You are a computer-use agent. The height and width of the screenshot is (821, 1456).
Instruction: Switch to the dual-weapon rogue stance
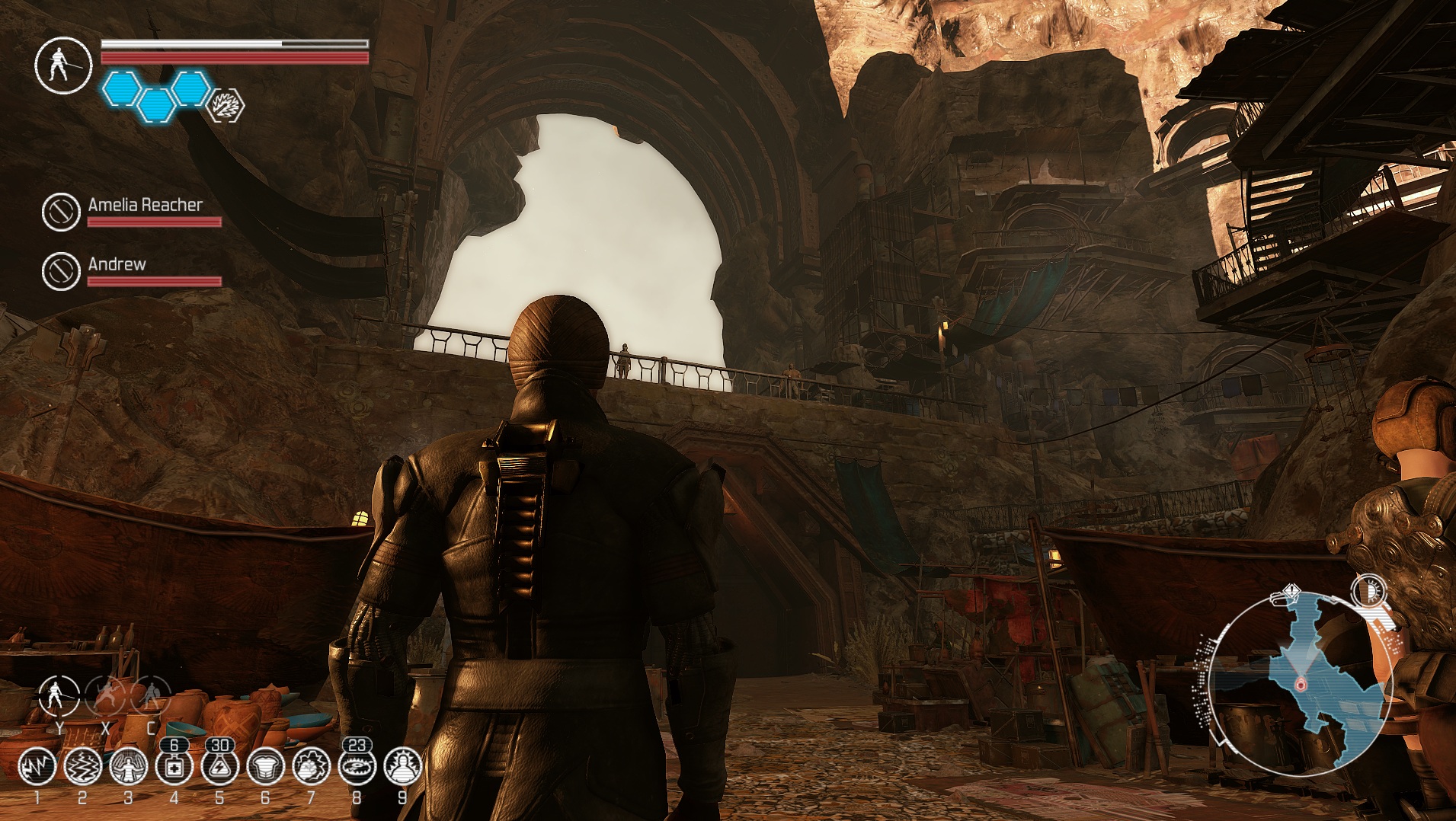(x=105, y=696)
